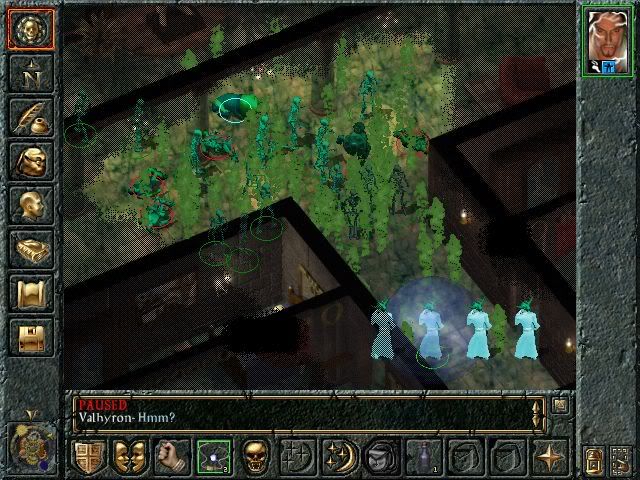Open the journal with the quill icon

click(x=31, y=116)
